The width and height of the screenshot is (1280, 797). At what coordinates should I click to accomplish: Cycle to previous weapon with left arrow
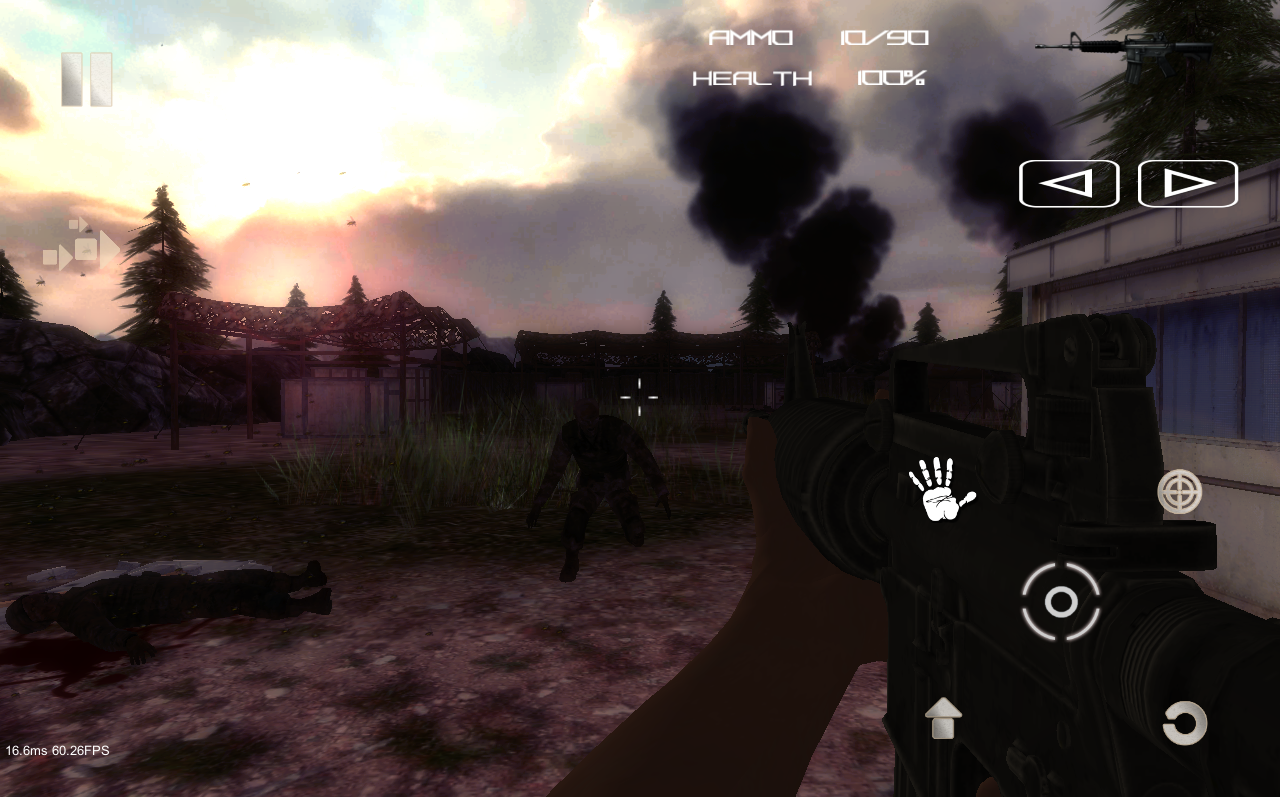pyautogui.click(x=1068, y=182)
